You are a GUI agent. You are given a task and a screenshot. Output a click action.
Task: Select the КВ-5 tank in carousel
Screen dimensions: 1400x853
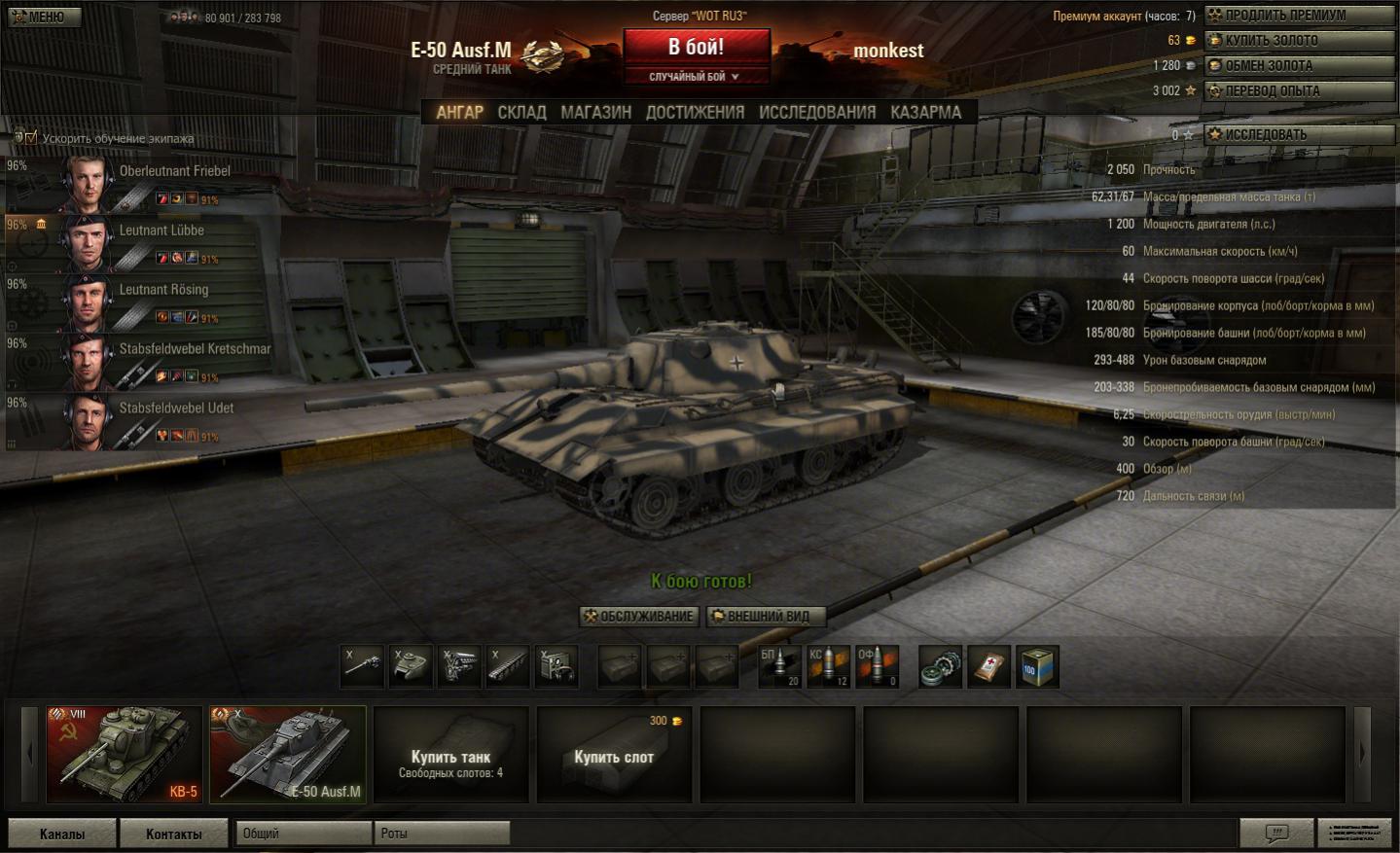click(x=125, y=755)
